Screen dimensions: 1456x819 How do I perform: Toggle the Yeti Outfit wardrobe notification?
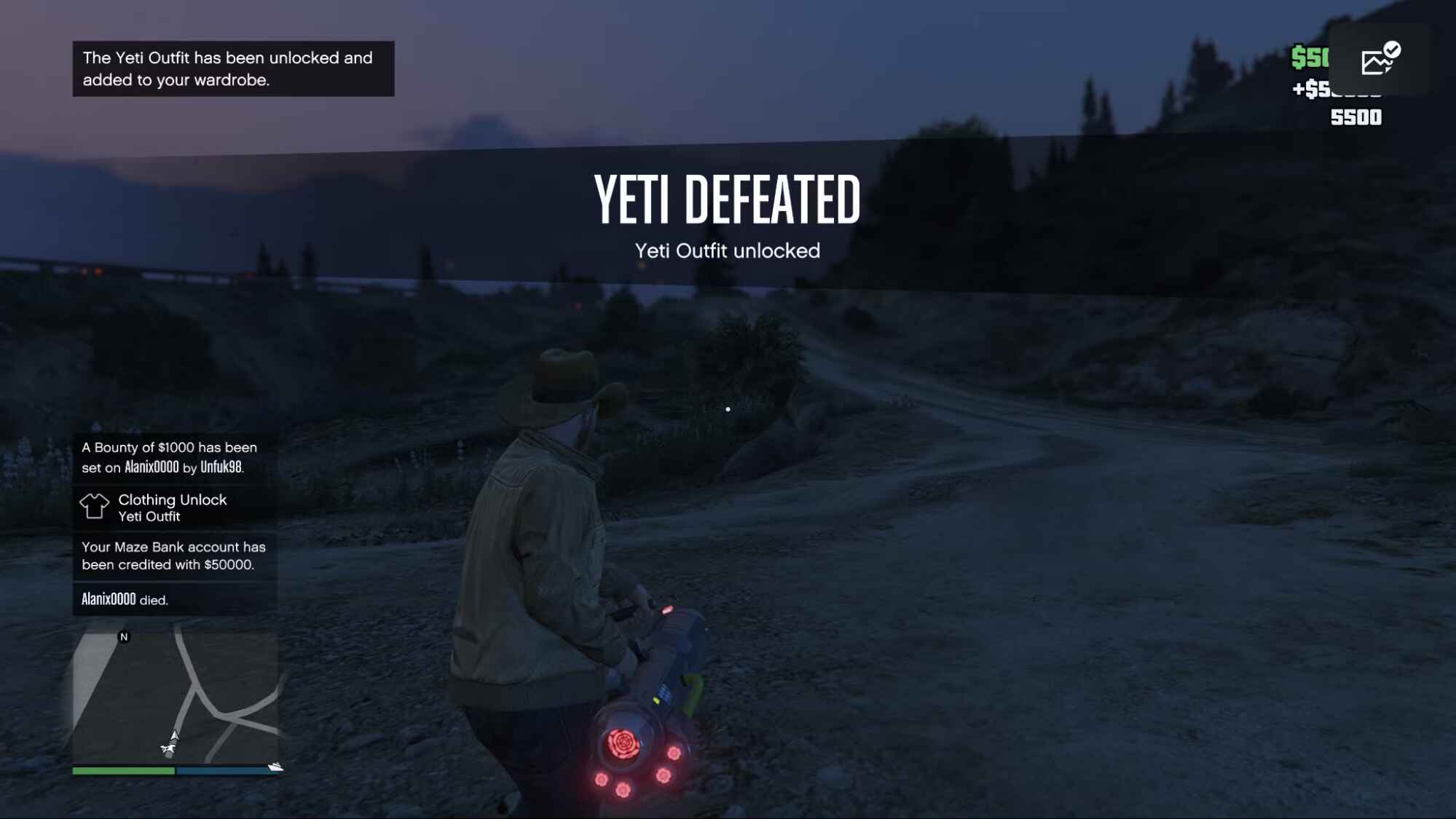tap(232, 68)
